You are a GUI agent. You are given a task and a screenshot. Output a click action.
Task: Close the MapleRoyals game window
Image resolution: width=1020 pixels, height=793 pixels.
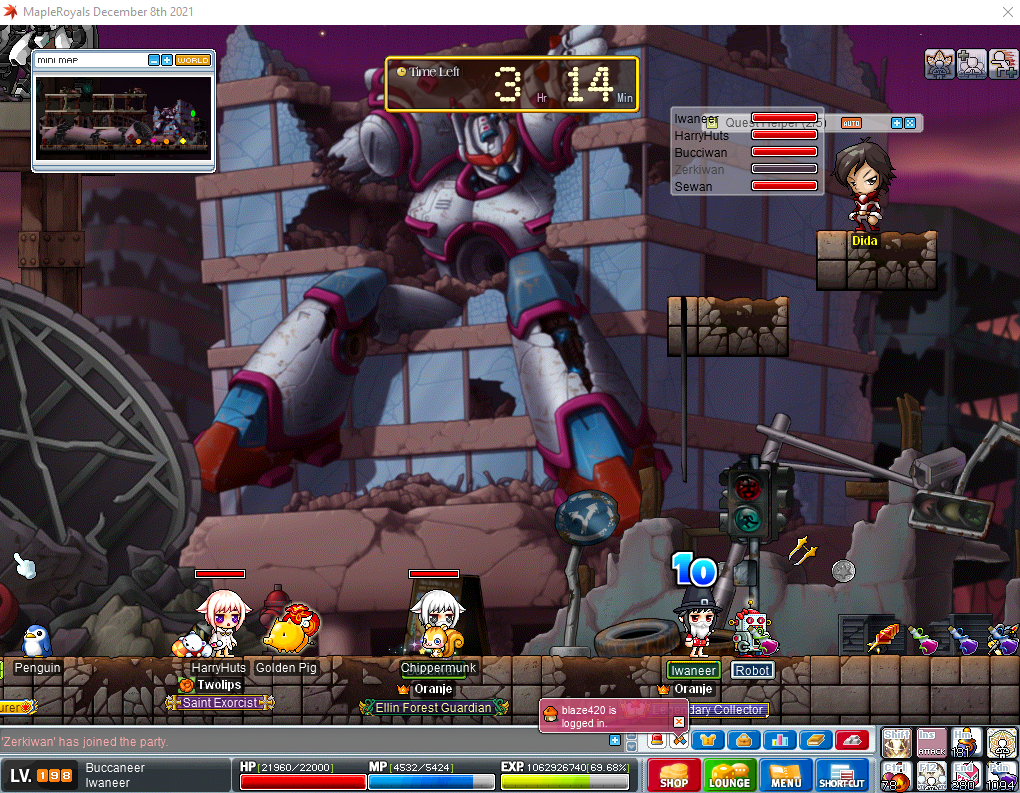[1004, 12]
